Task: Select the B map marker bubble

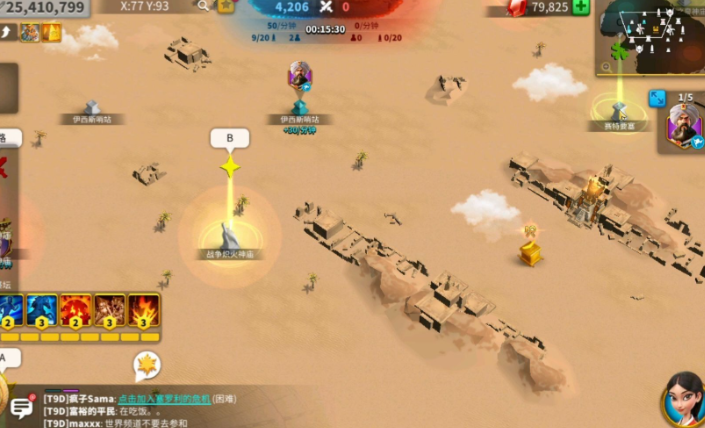Action: coord(230,138)
